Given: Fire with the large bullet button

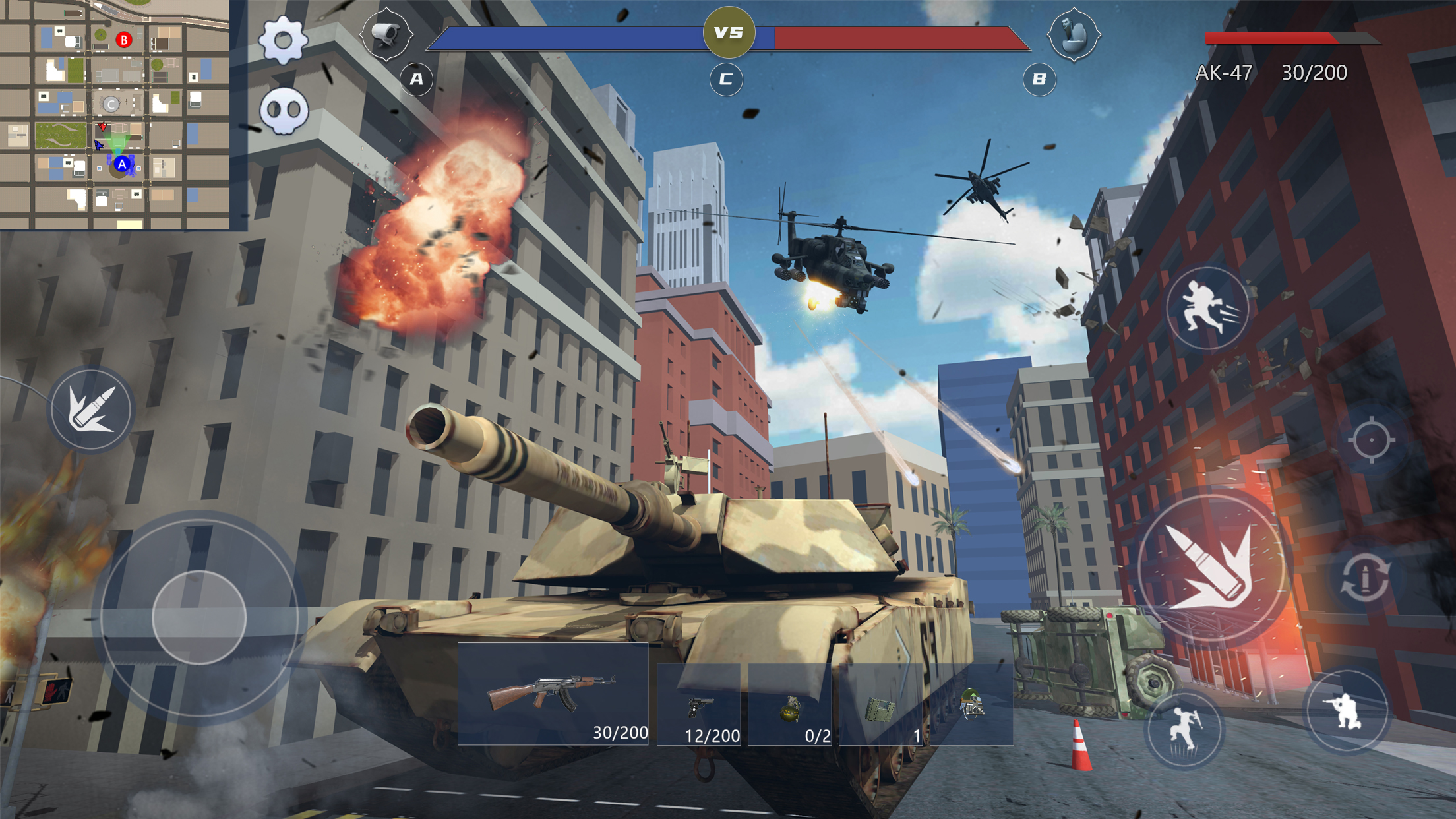Looking at the screenshot, I should (1211, 567).
